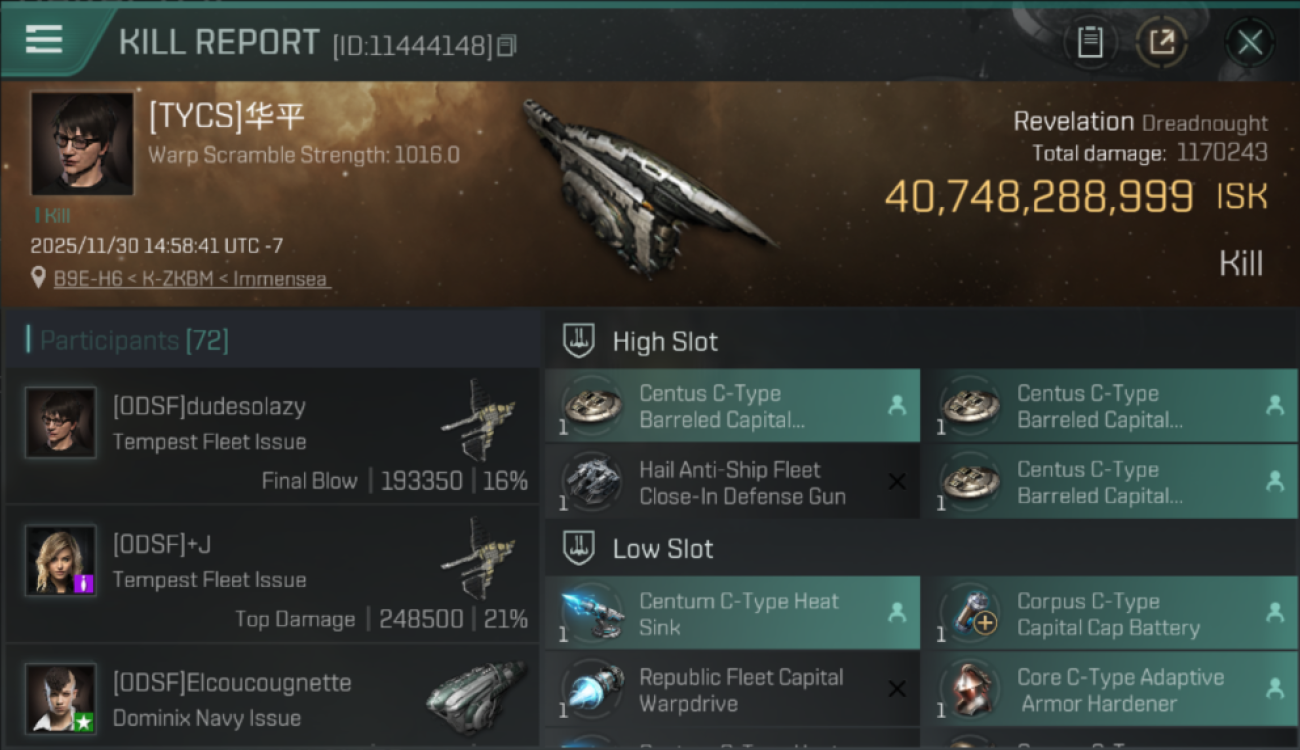Toggle the person marker on Corpus Capital Cap Battery
Viewport: 1300px width, 750px height.
[1275, 610]
